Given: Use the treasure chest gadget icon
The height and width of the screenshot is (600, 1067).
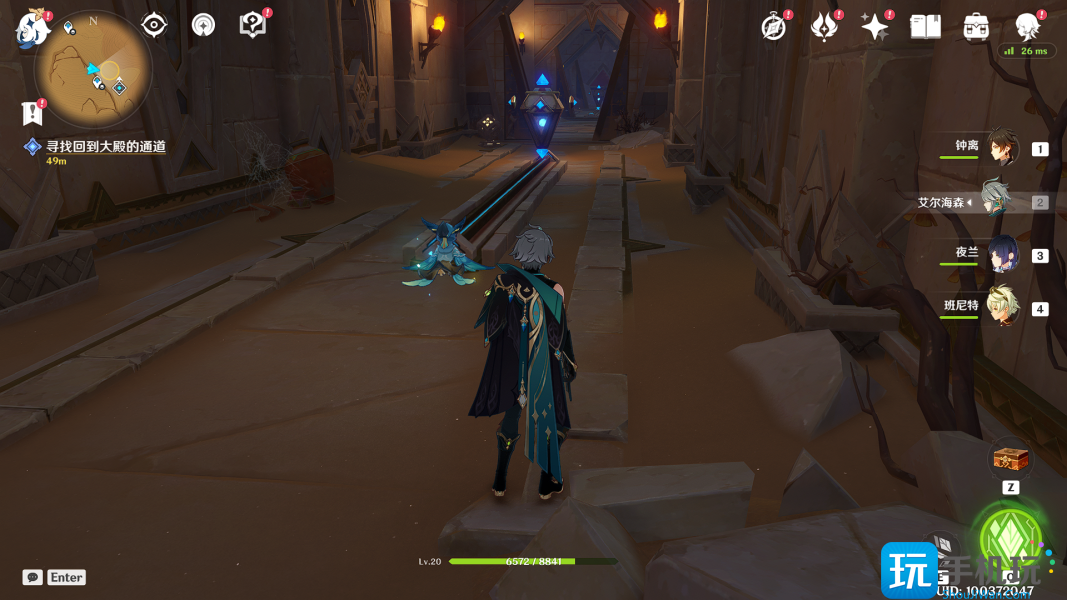Looking at the screenshot, I should coord(1010,461).
